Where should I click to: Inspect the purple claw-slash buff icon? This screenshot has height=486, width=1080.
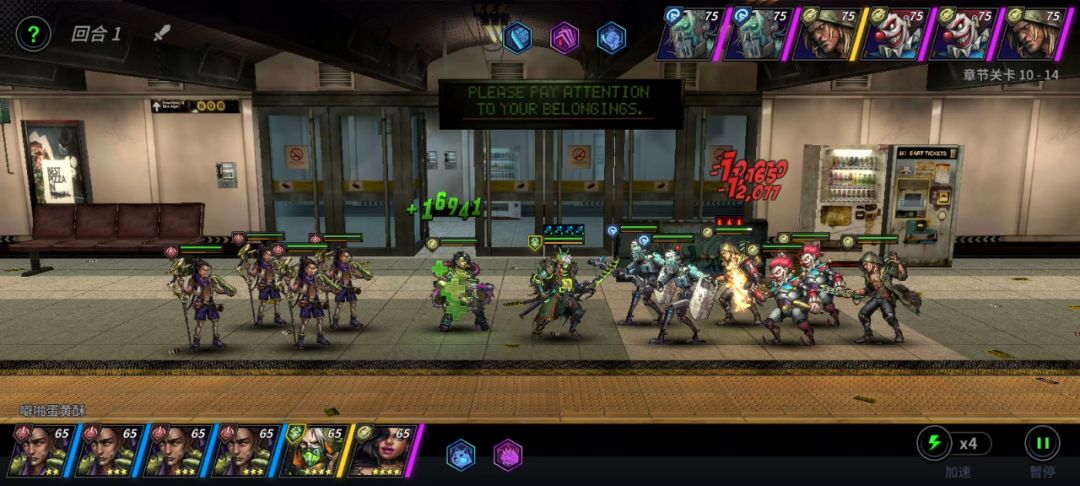coord(565,38)
